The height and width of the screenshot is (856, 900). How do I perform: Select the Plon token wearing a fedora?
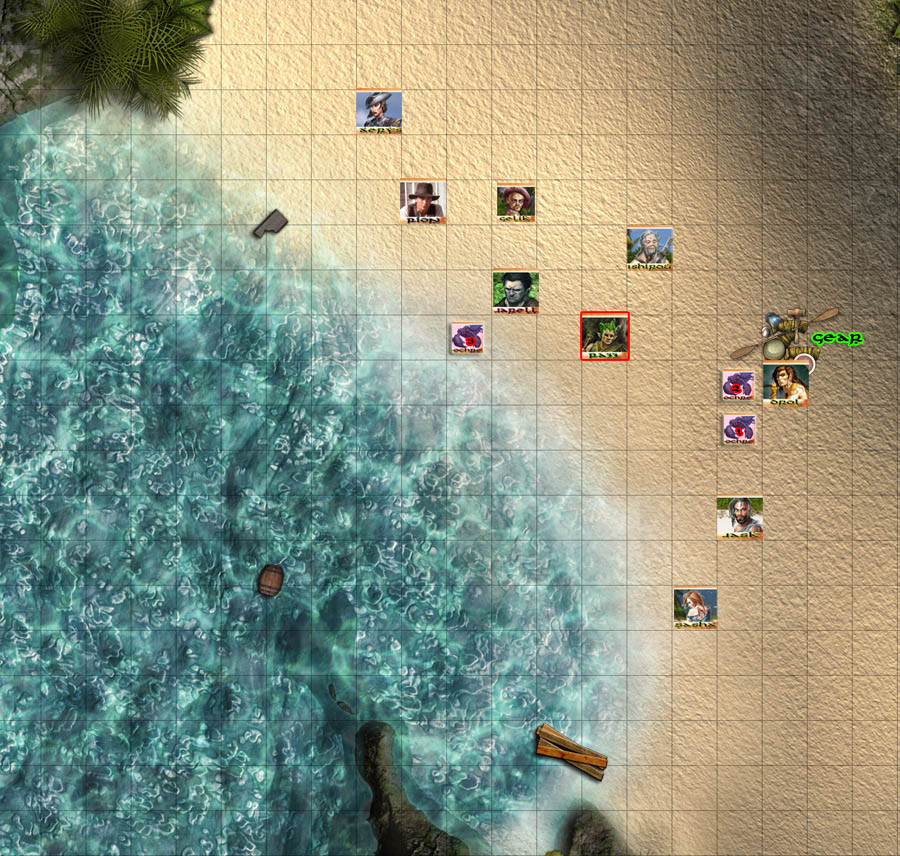(x=423, y=201)
